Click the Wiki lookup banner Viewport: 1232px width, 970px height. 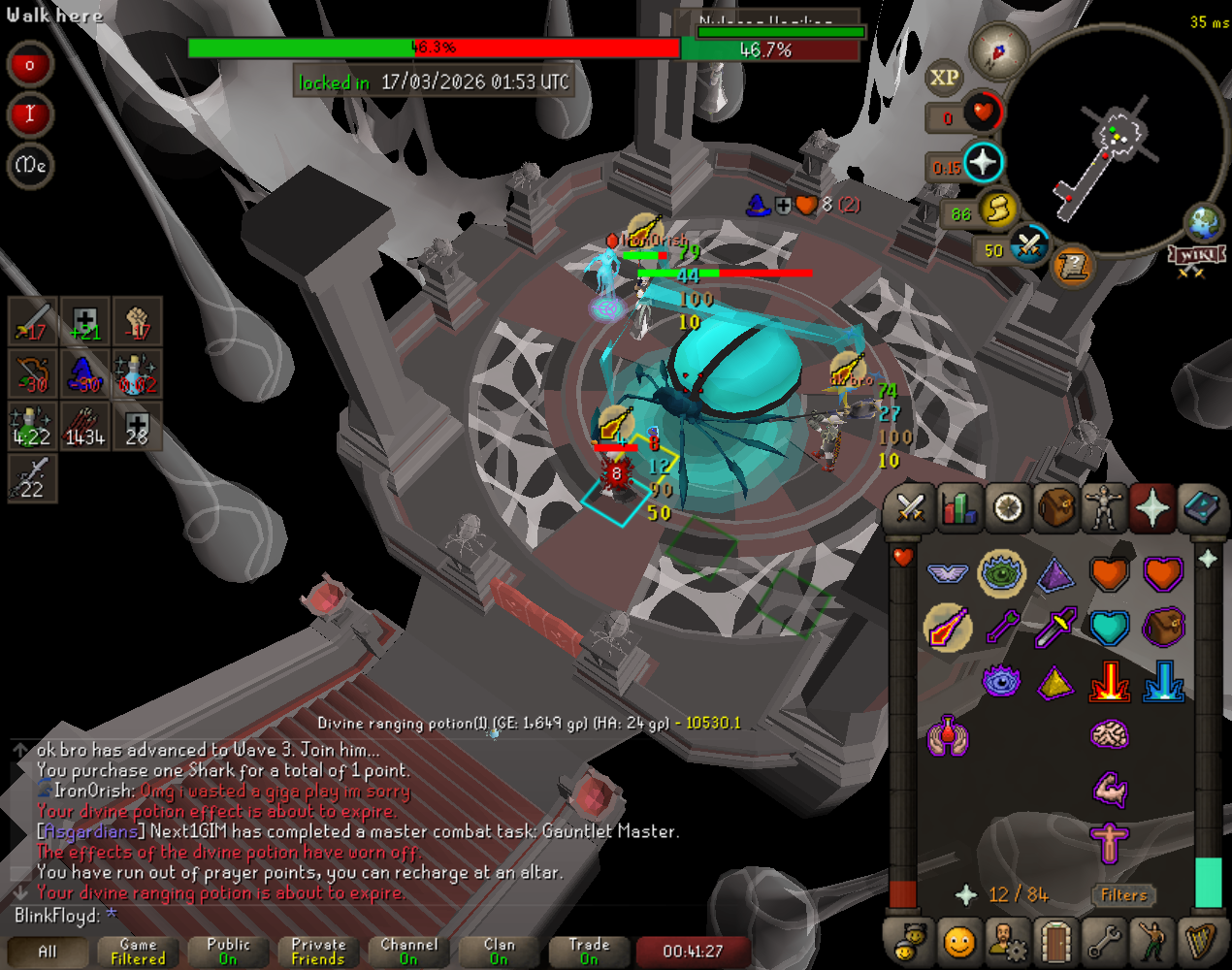coord(1196,255)
